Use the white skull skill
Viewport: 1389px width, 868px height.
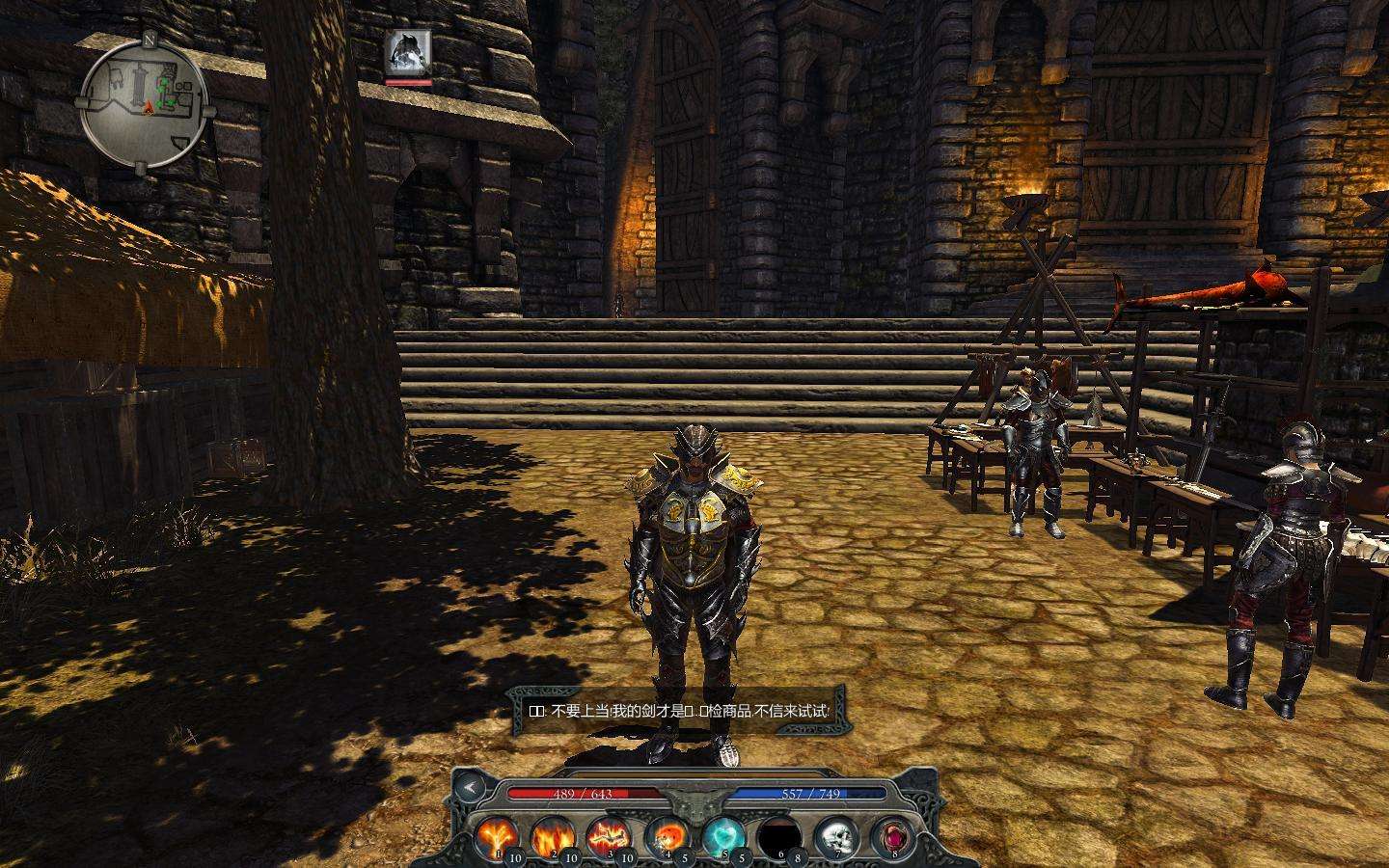(835, 835)
